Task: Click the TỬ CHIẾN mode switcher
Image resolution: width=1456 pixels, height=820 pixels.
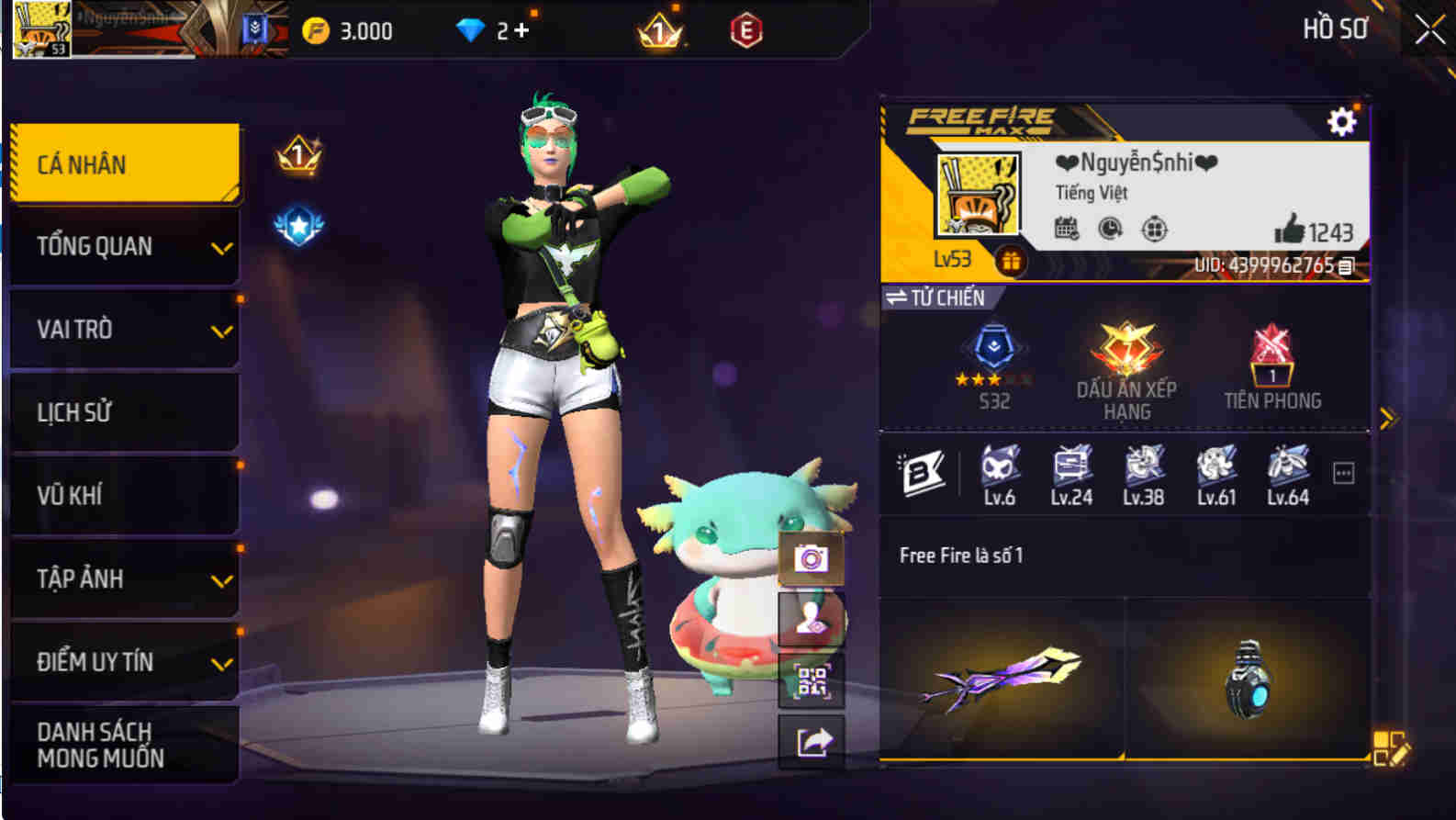Action: [x=935, y=298]
